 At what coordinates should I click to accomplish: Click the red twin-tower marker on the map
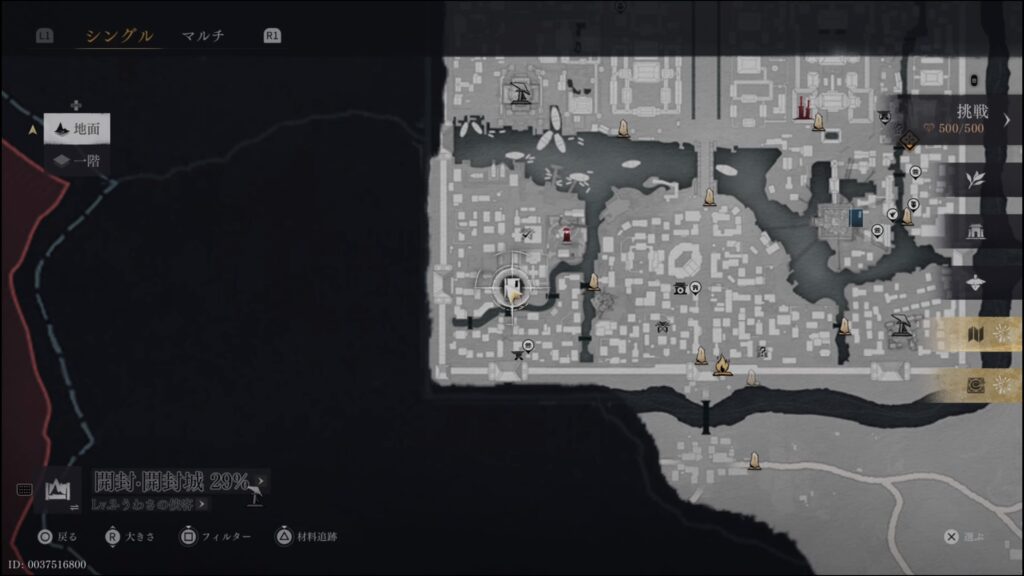pyautogui.click(x=802, y=108)
